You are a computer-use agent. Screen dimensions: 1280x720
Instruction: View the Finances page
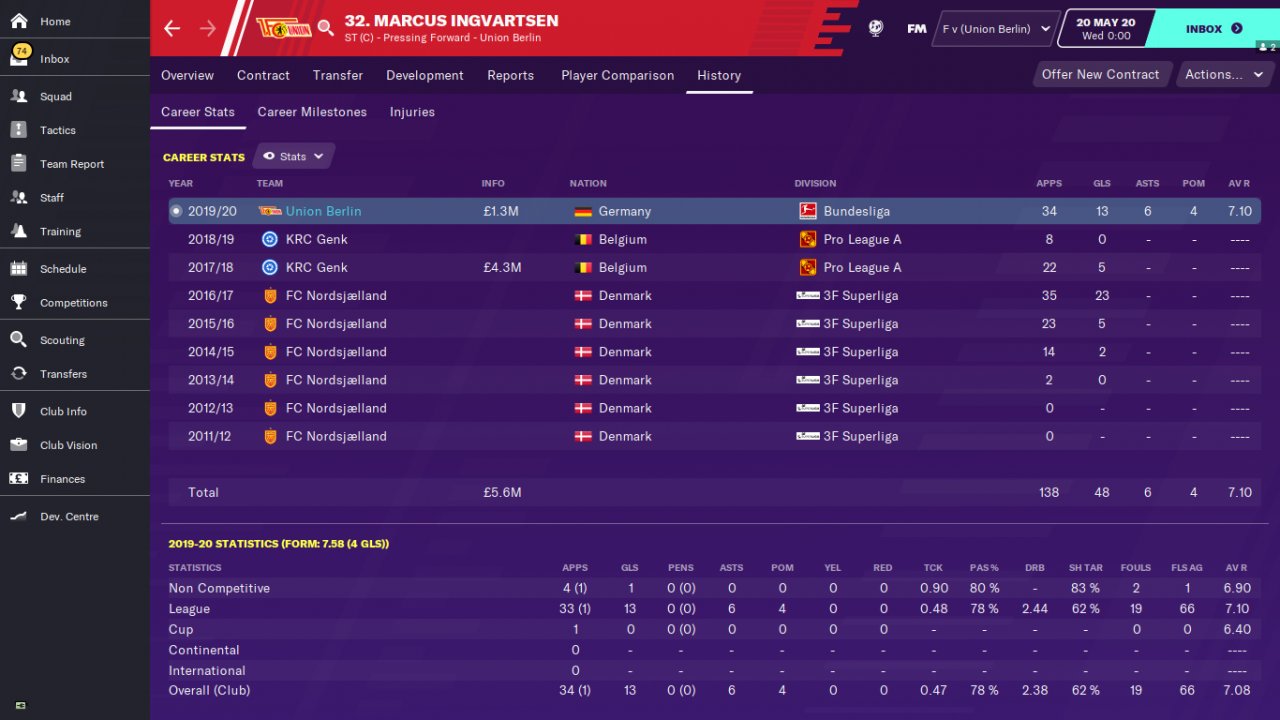coord(62,479)
